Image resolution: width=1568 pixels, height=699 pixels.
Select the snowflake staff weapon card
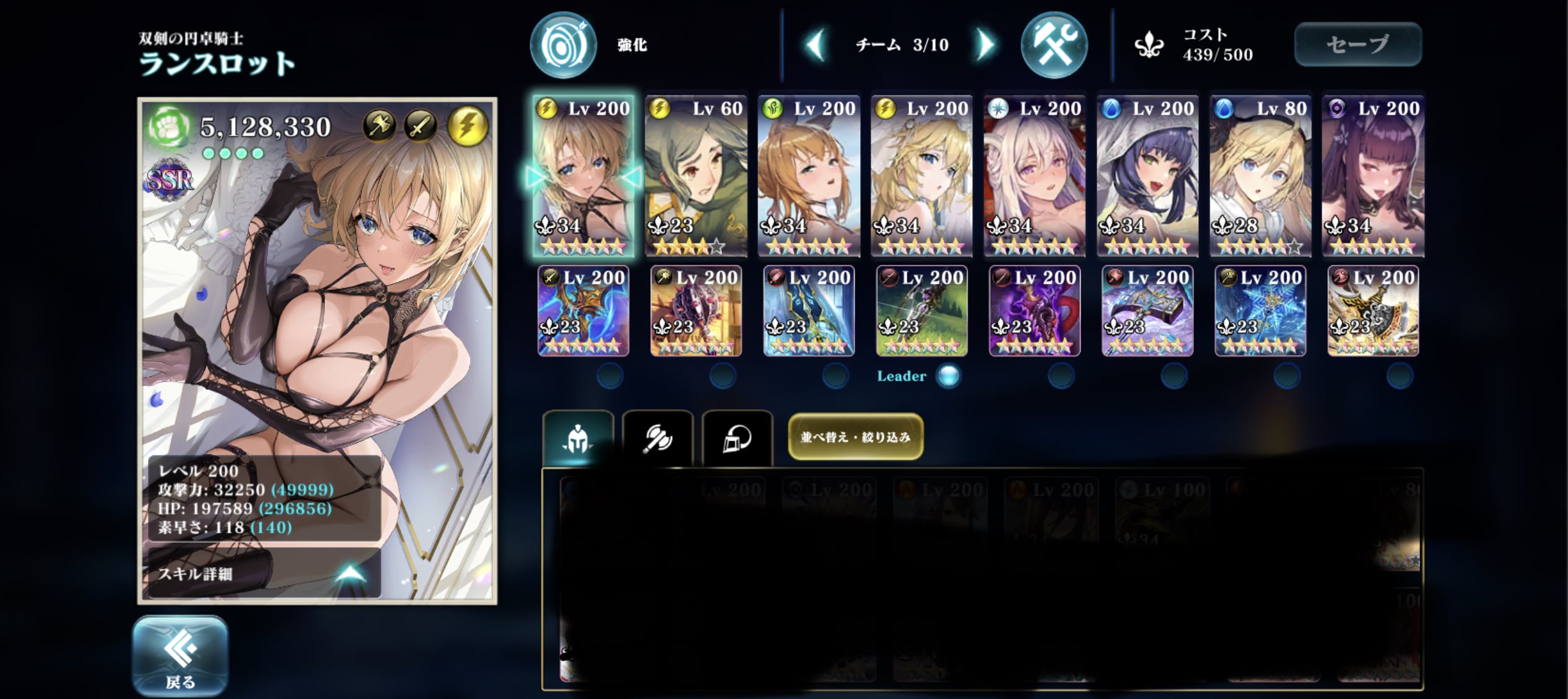(x=1260, y=311)
